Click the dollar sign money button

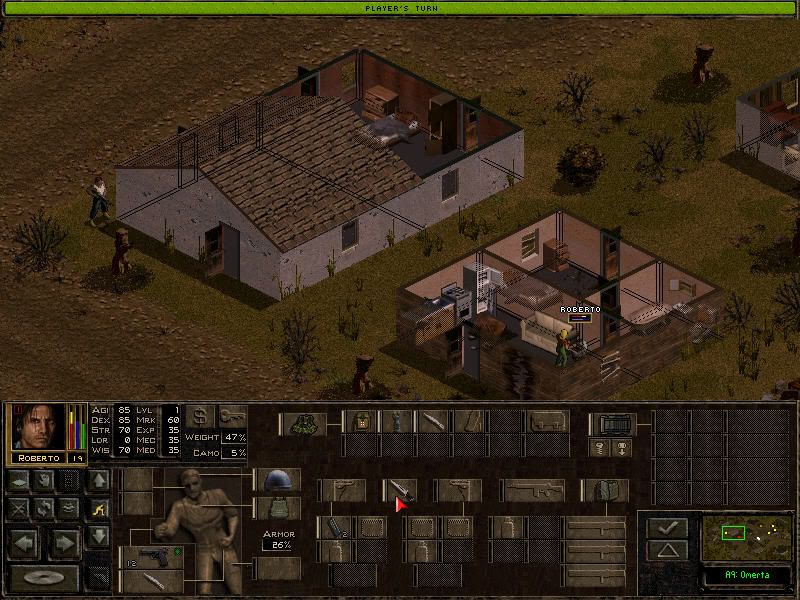[x=201, y=415]
